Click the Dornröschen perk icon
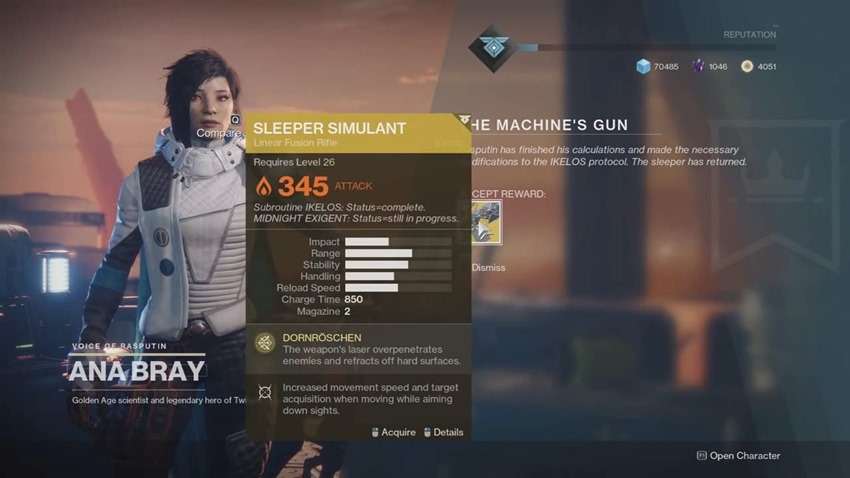 pyautogui.click(x=264, y=344)
